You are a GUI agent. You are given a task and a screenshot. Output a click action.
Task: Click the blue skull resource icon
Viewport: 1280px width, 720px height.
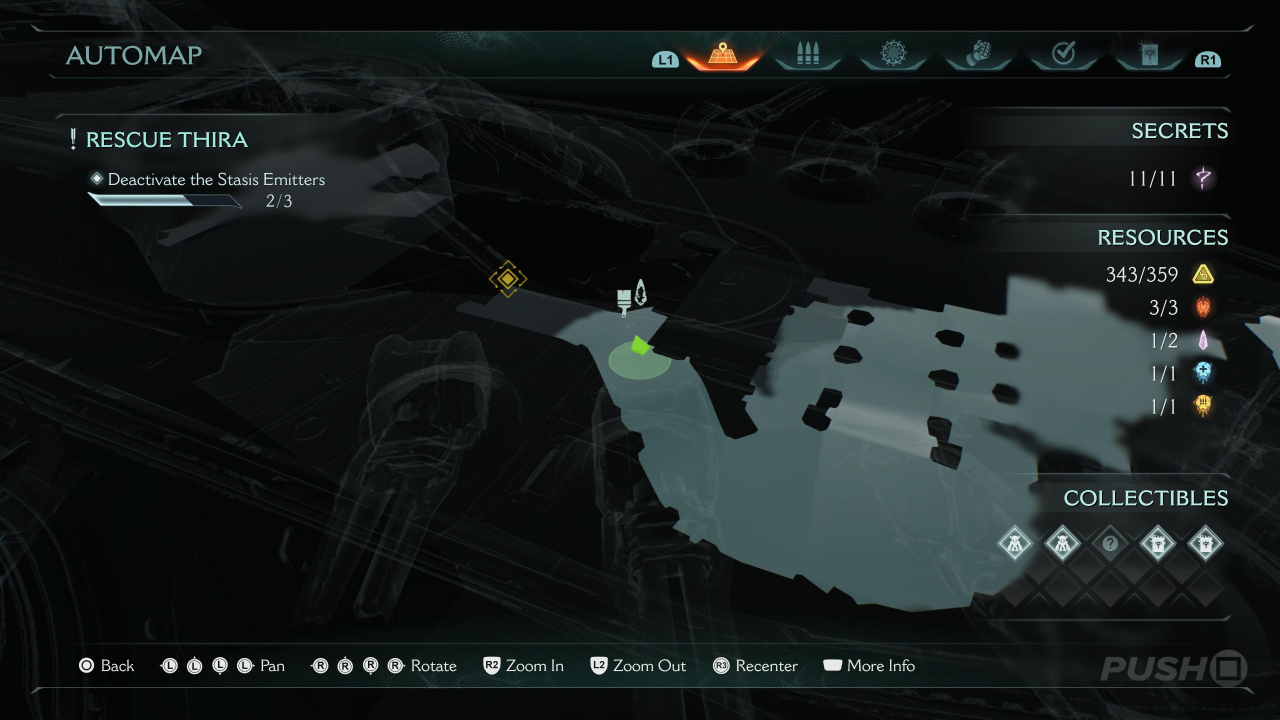click(x=1203, y=373)
